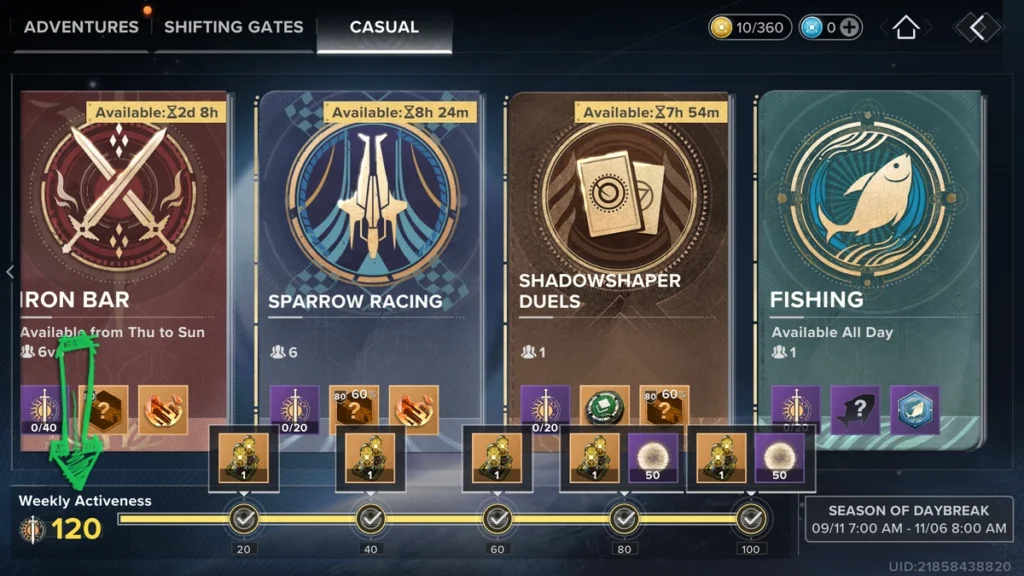Claim the 100 activeness reward checkmark

tap(751, 518)
